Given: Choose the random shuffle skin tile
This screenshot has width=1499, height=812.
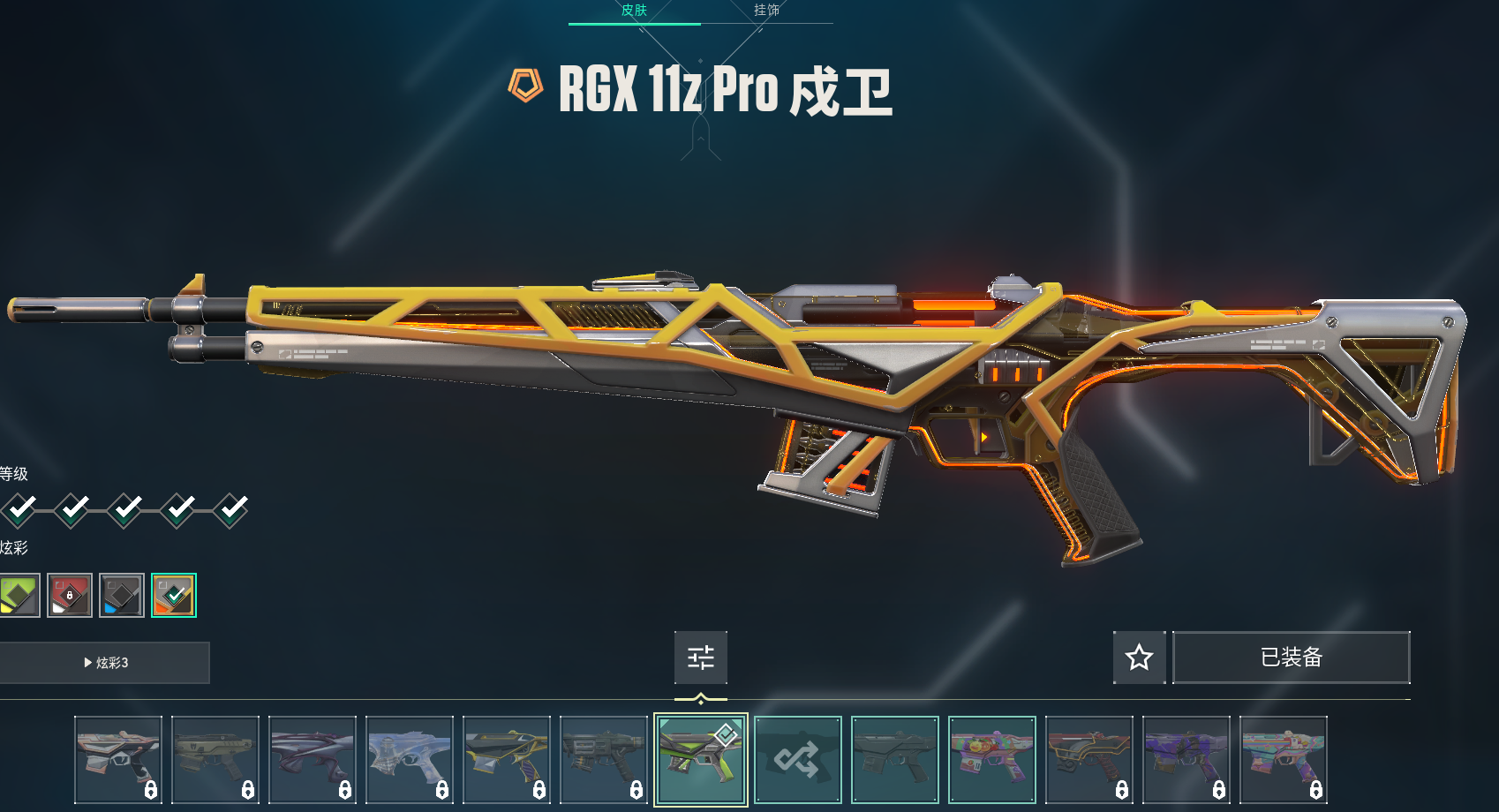Looking at the screenshot, I should [798, 759].
